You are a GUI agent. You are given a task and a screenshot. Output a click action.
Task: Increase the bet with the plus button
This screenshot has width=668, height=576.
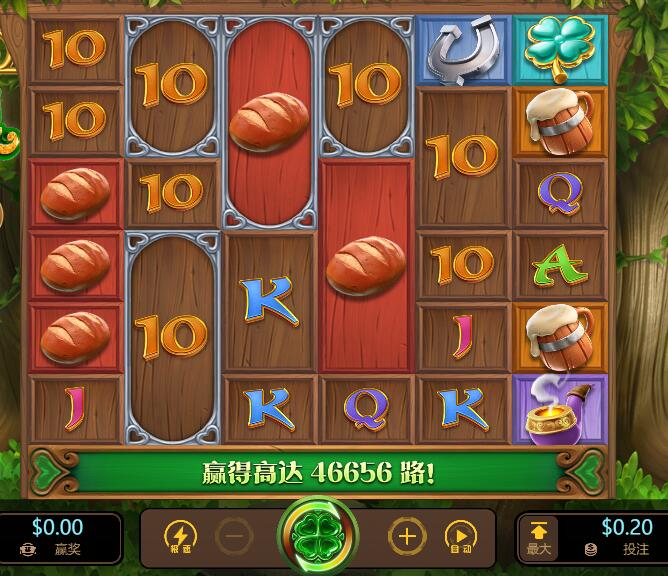tap(406, 537)
